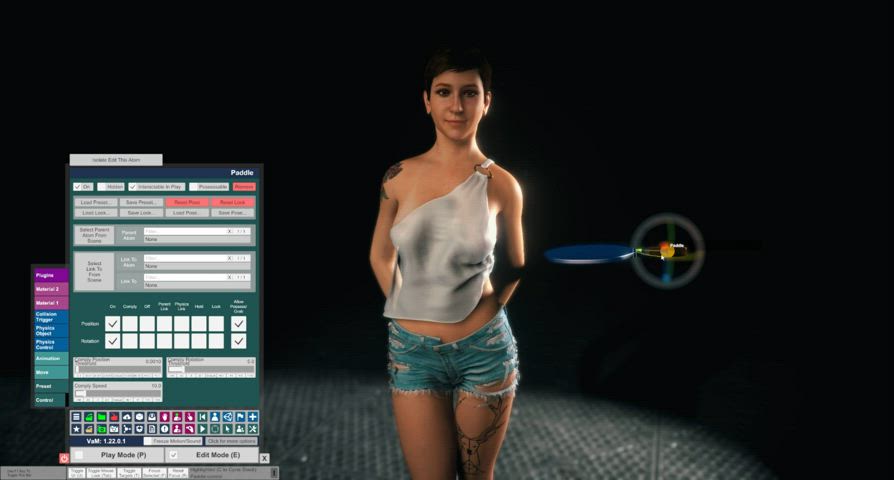Toggle the Interactable In Play checkbox
The width and height of the screenshot is (894, 480).
click(x=133, y=186)
